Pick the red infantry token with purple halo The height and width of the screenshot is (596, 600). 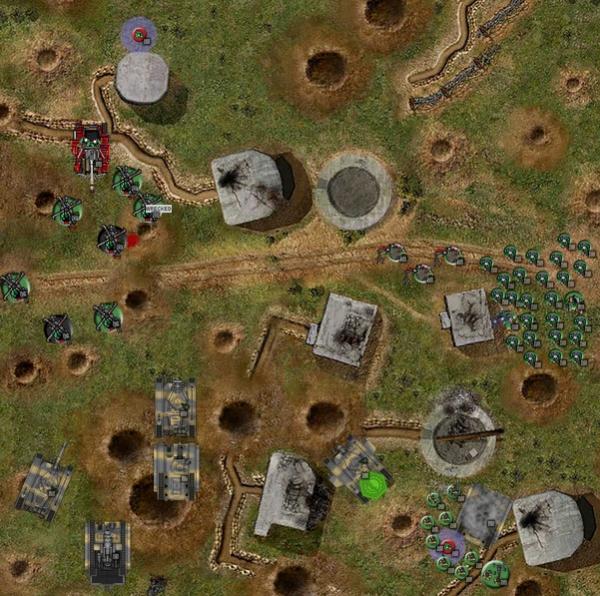click(x=447, y=545)
